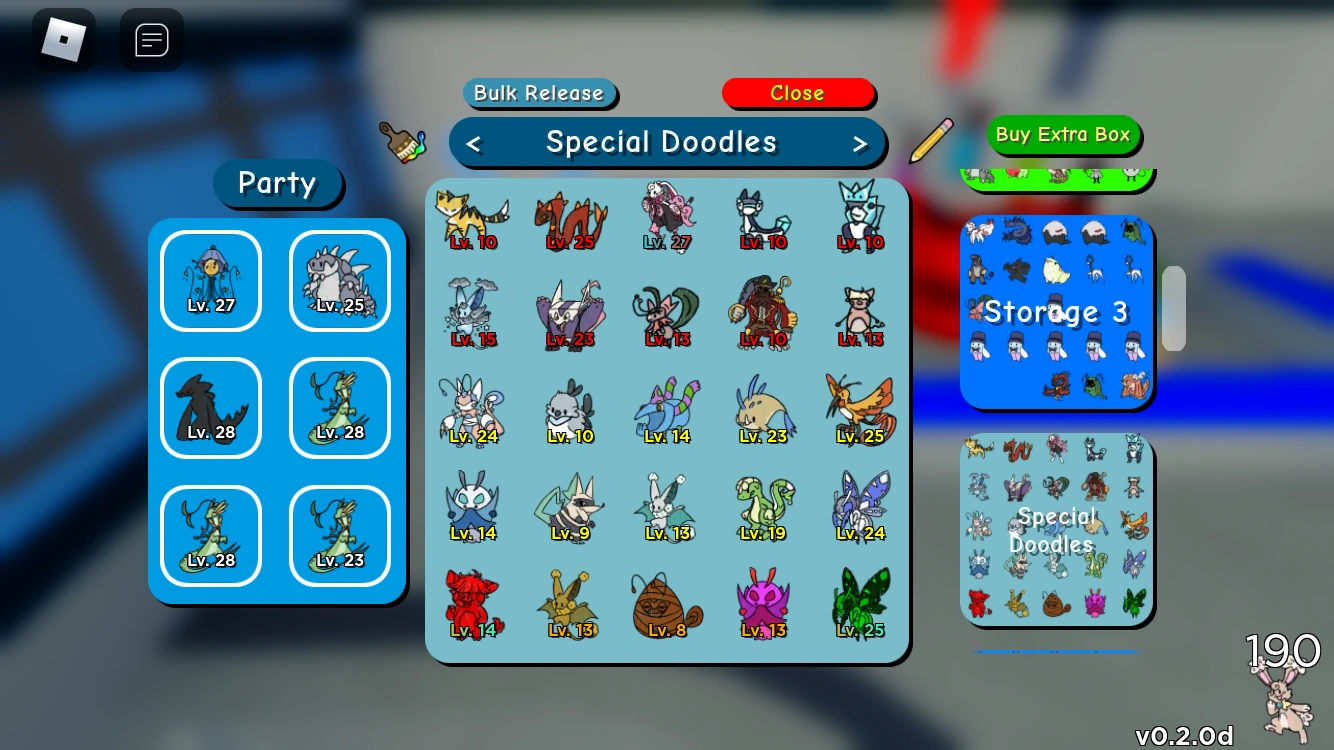Viewport: 1334px width, 750px height.
Task: Go to the next box with the right arrow
Action: [860, 143]
